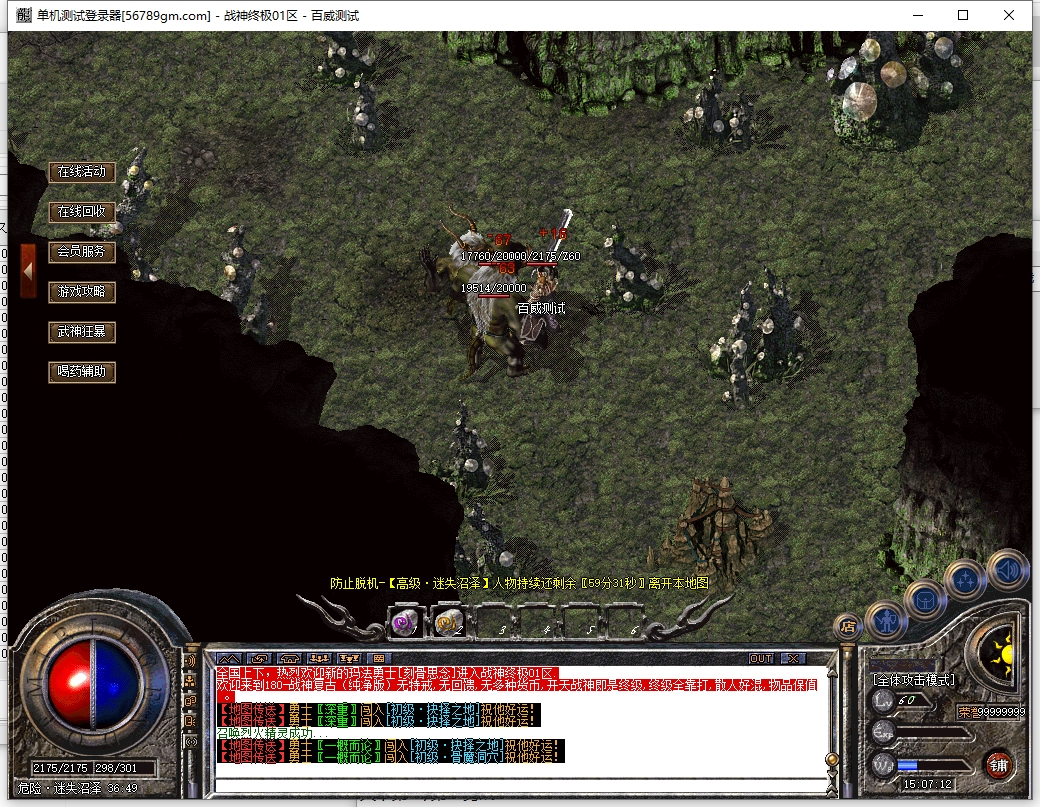Screen dimensions: 1040x807
Task: Use the gold scroll in belt slot 2
Action: [x=449, y=623]
